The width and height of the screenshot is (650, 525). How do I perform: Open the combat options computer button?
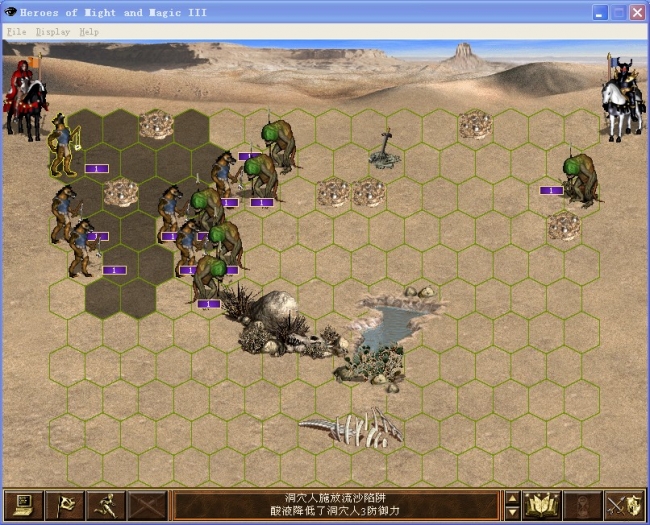(24, 505)
